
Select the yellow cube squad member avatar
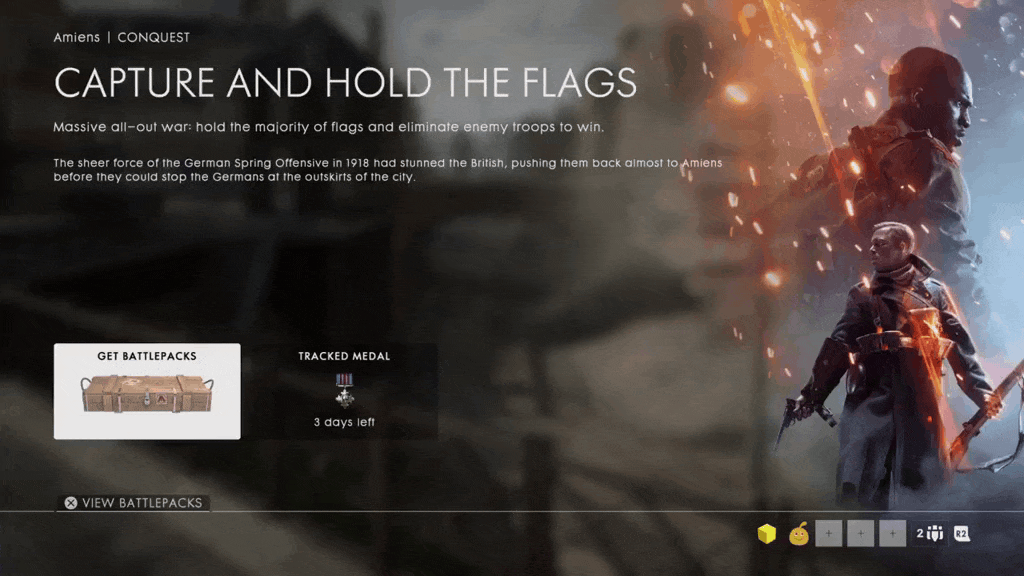(x=767, y=534)
